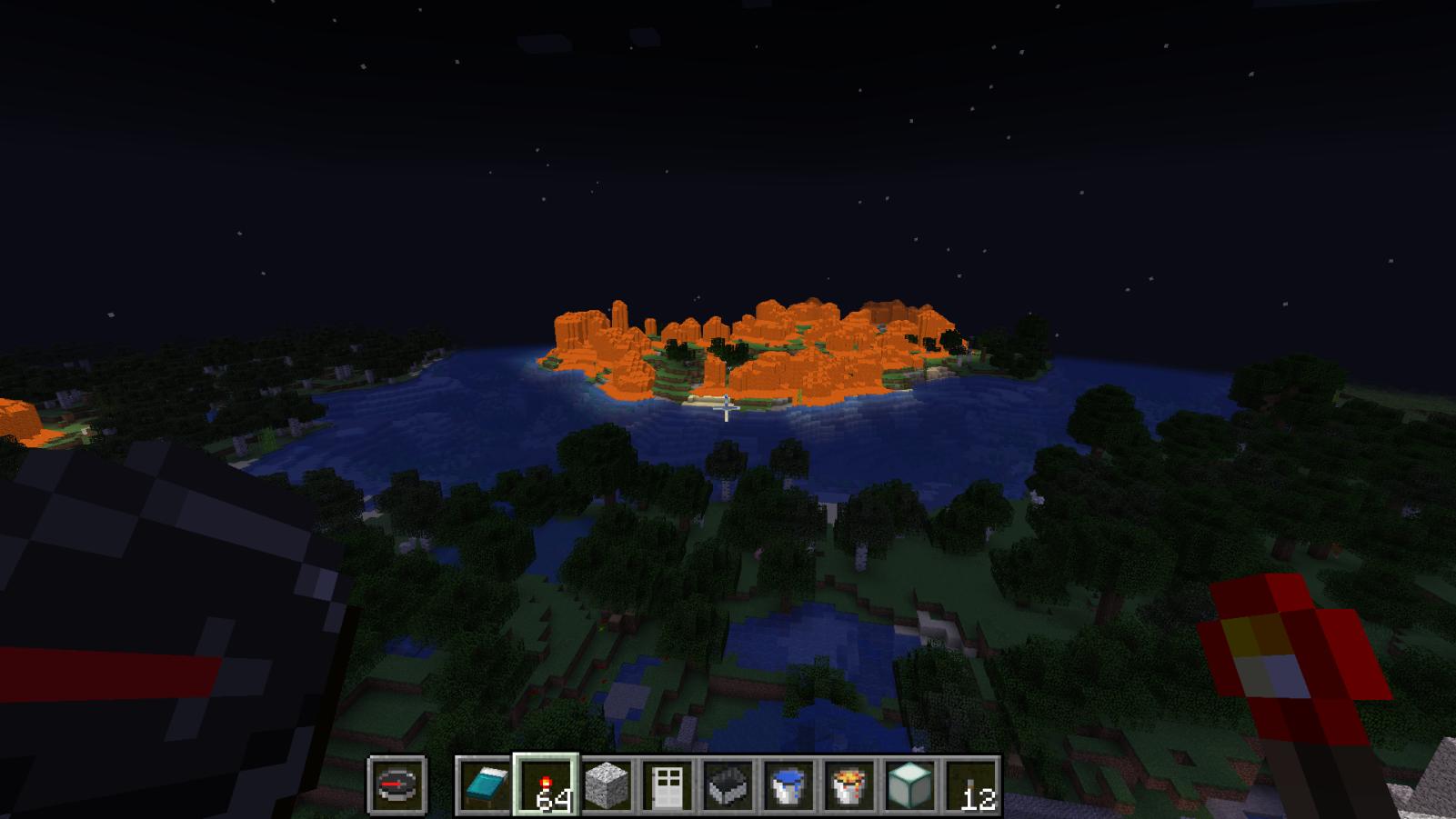
Task: Select the gray stone block slot
Action: click(x=606, y=784)
